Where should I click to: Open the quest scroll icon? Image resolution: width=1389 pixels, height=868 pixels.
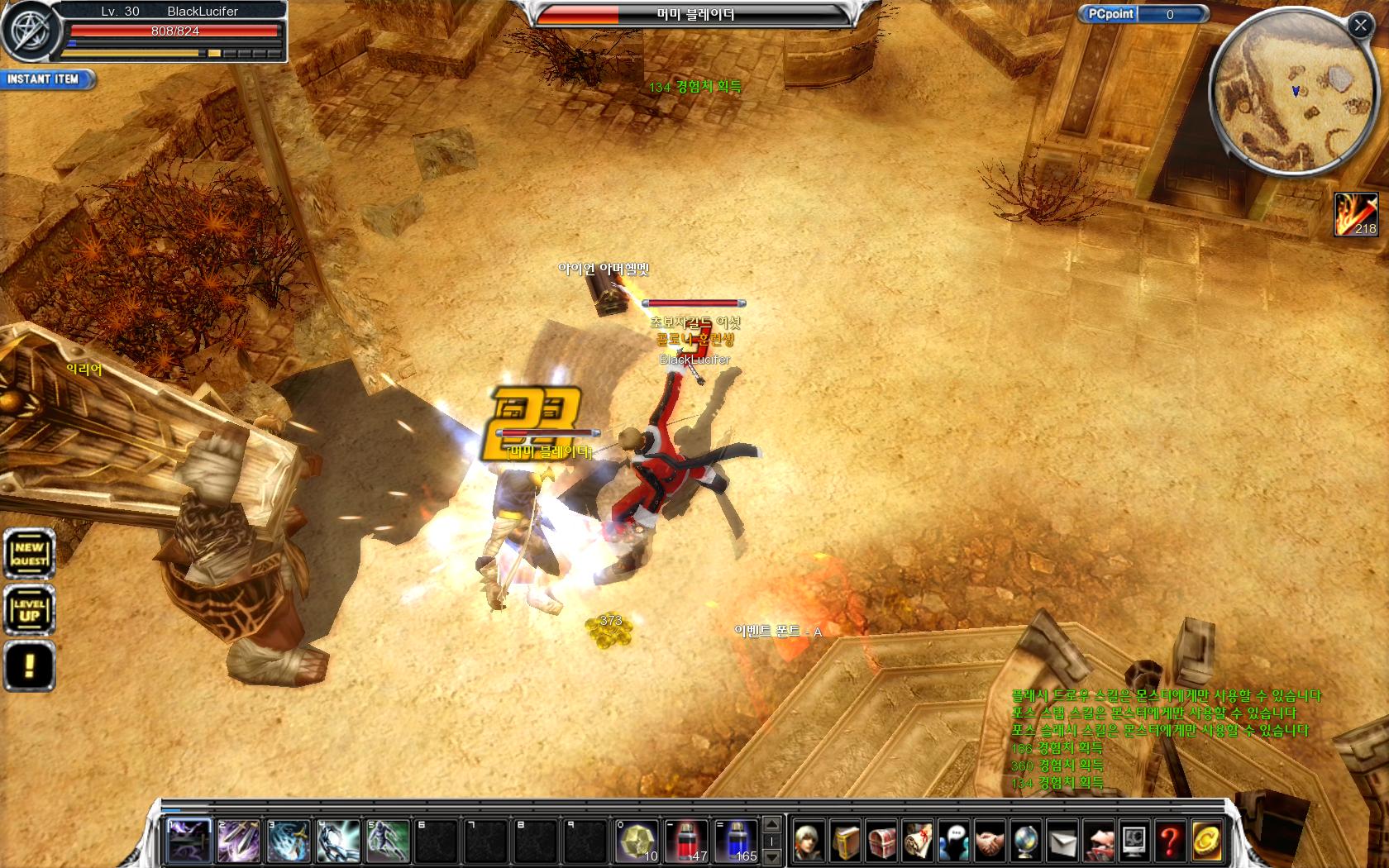click(x=918, y=842)
